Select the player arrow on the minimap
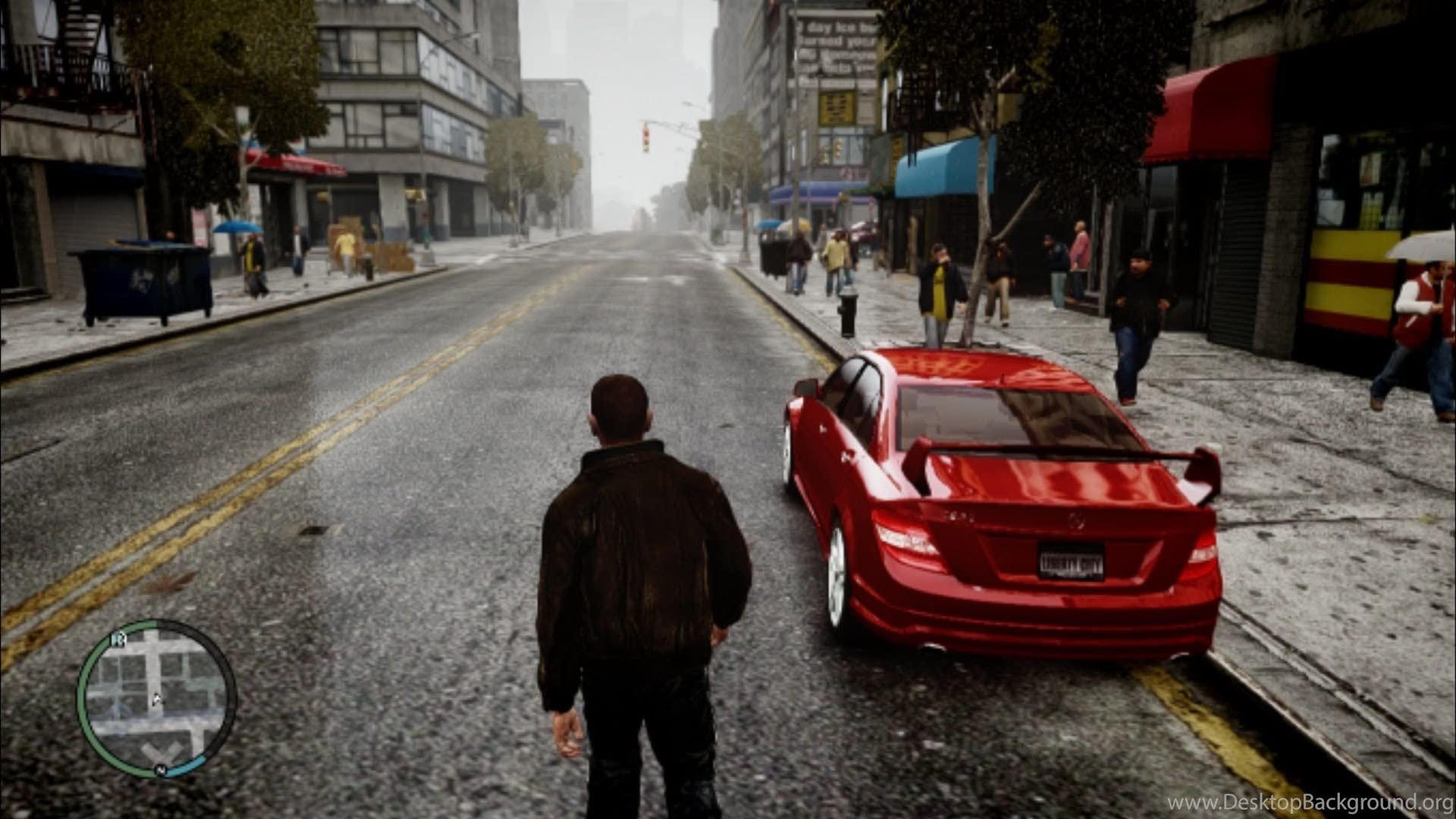1456x819 pixels. (156, 699)
